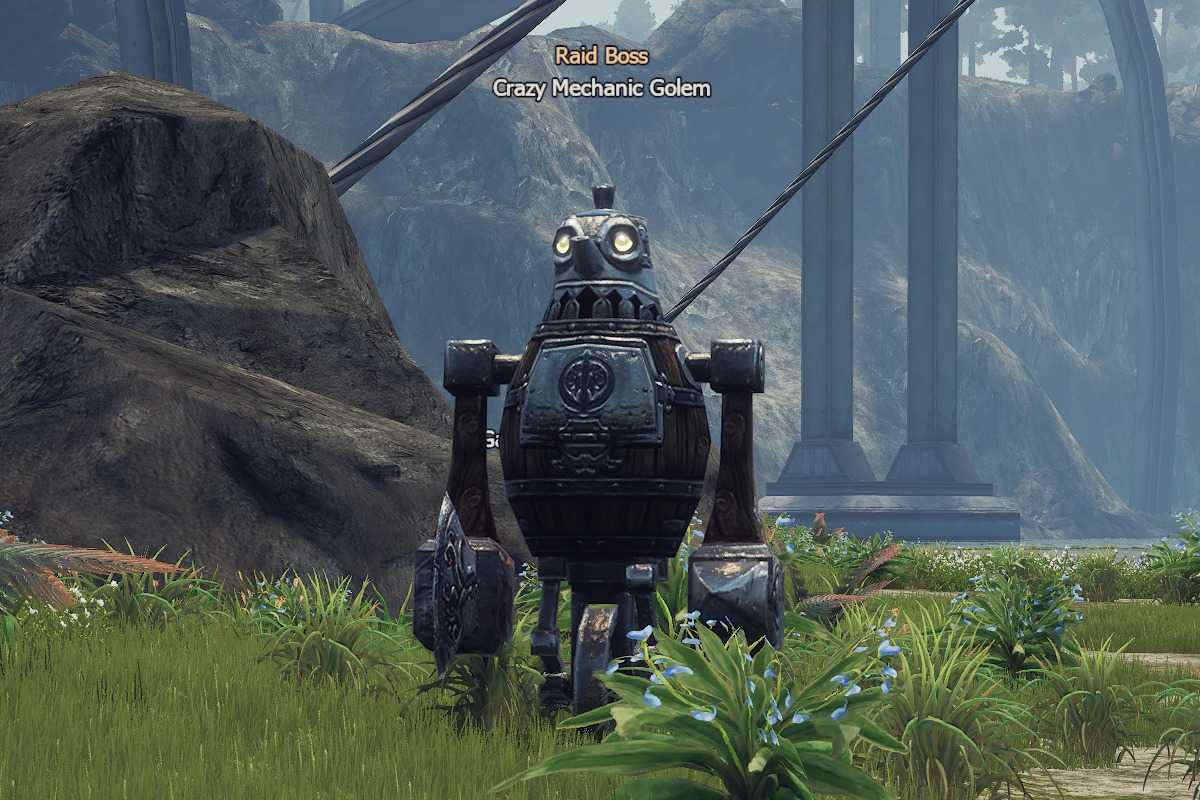Select the Crazy Mechanic Golem nameplate
1200x800 pixels.
(x=602, y=88)
